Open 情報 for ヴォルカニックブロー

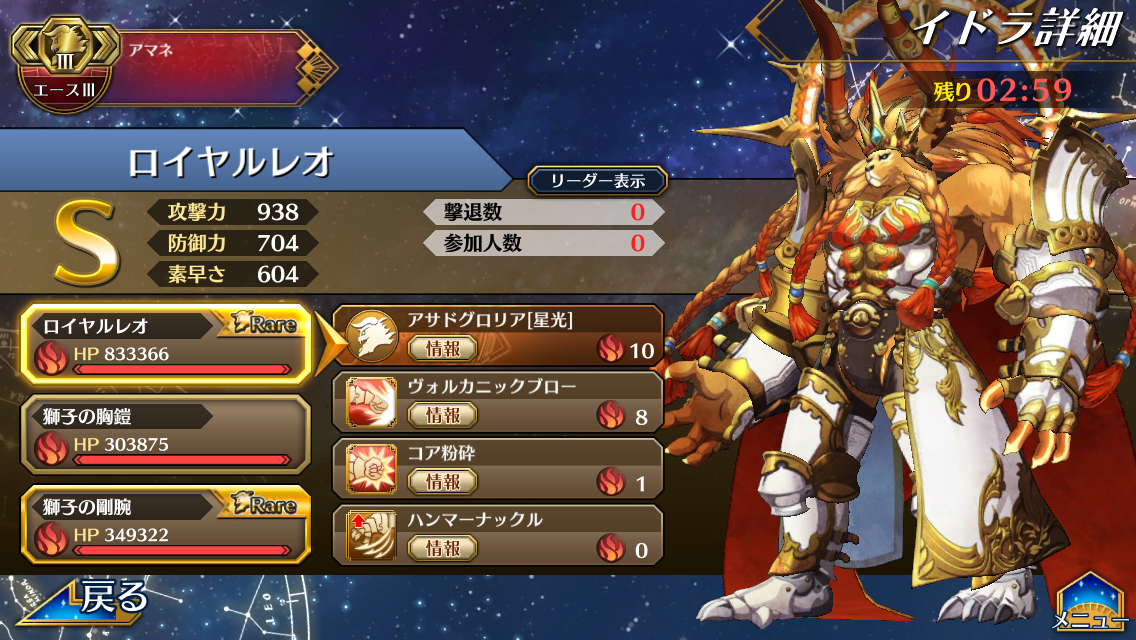click(442, 415)
